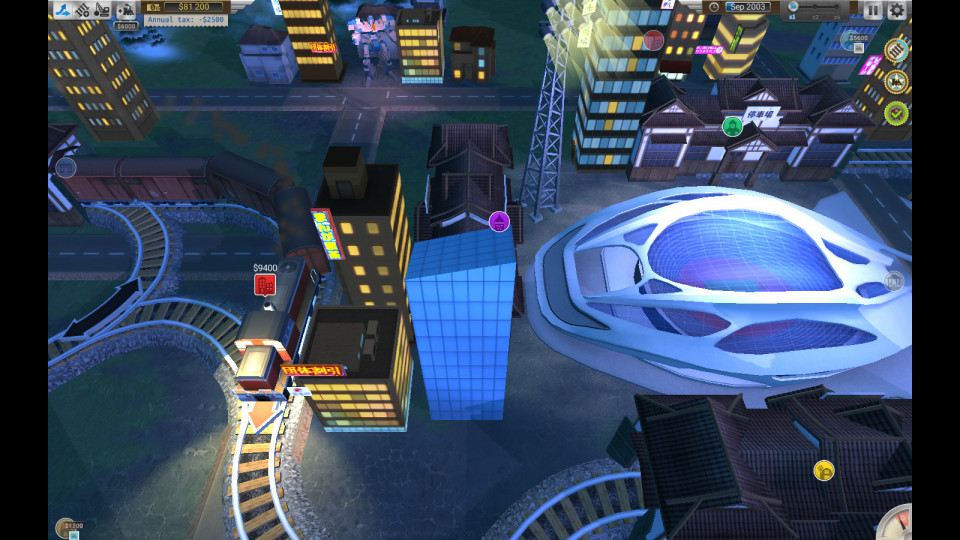Activate the bulldozer demolish tool
The image size is (960, 540).
[102, 10]
